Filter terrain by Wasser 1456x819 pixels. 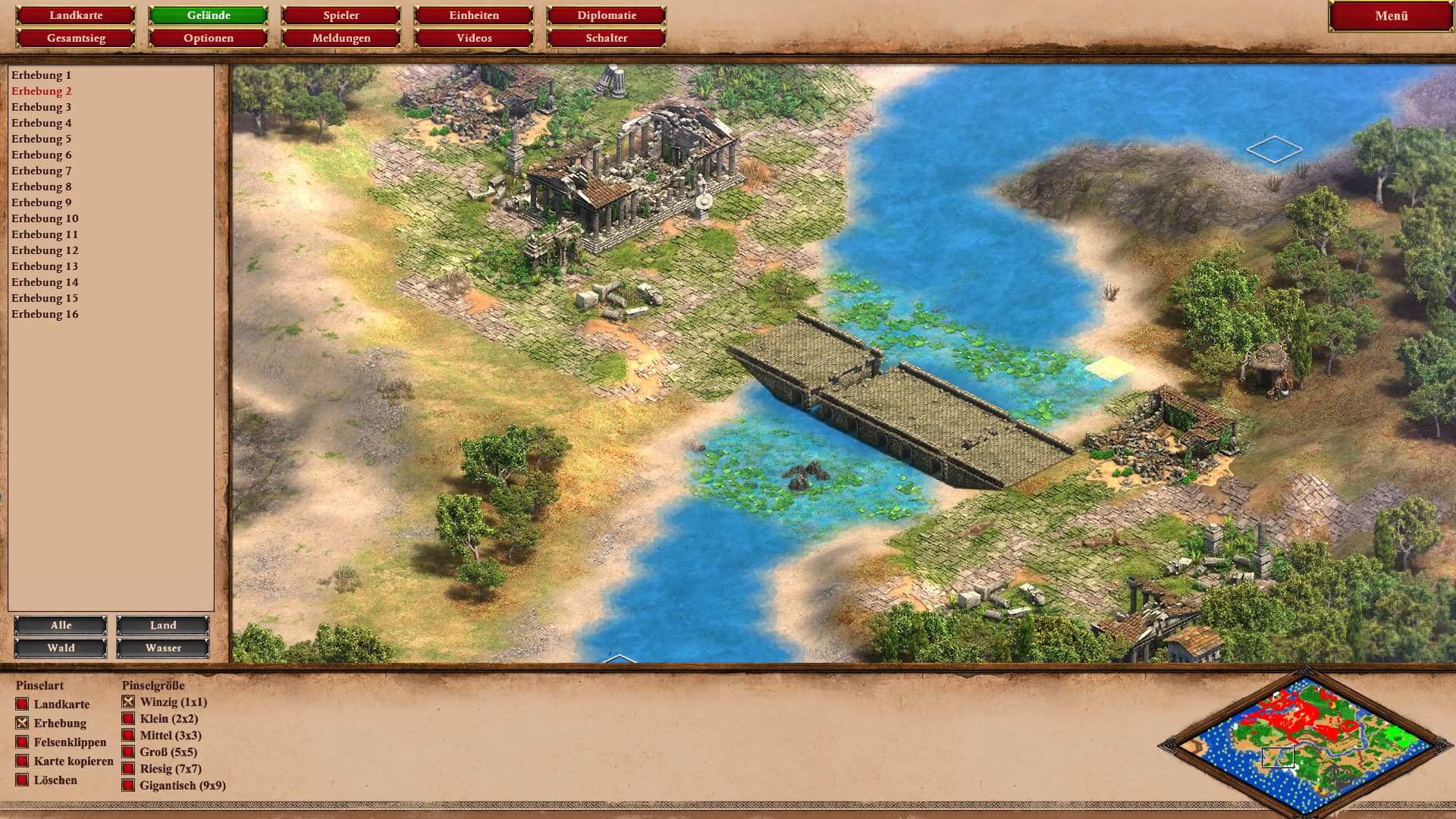[x=163, y=648]
